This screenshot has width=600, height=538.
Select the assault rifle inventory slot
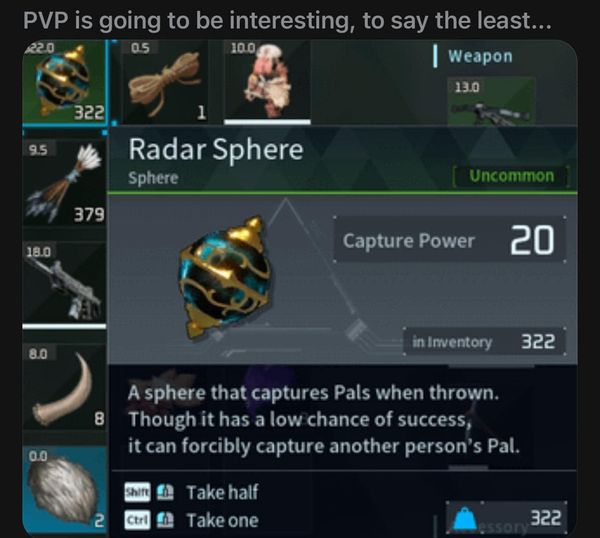point(64,283)
